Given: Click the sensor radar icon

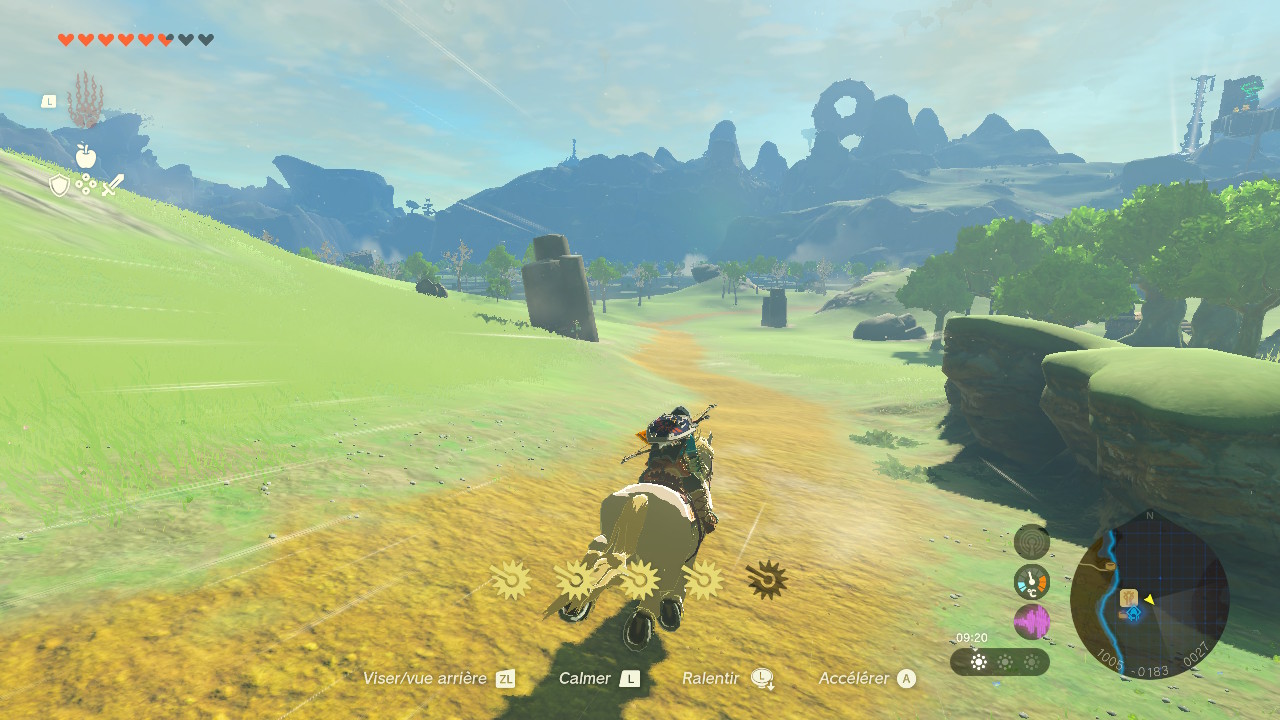Looking at the screenshot, I should click(x=1032, y=542).
